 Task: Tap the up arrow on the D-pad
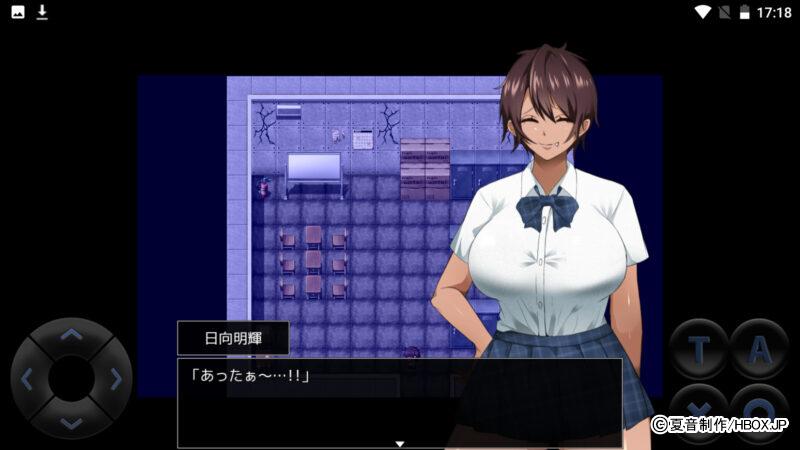(71, 336)
